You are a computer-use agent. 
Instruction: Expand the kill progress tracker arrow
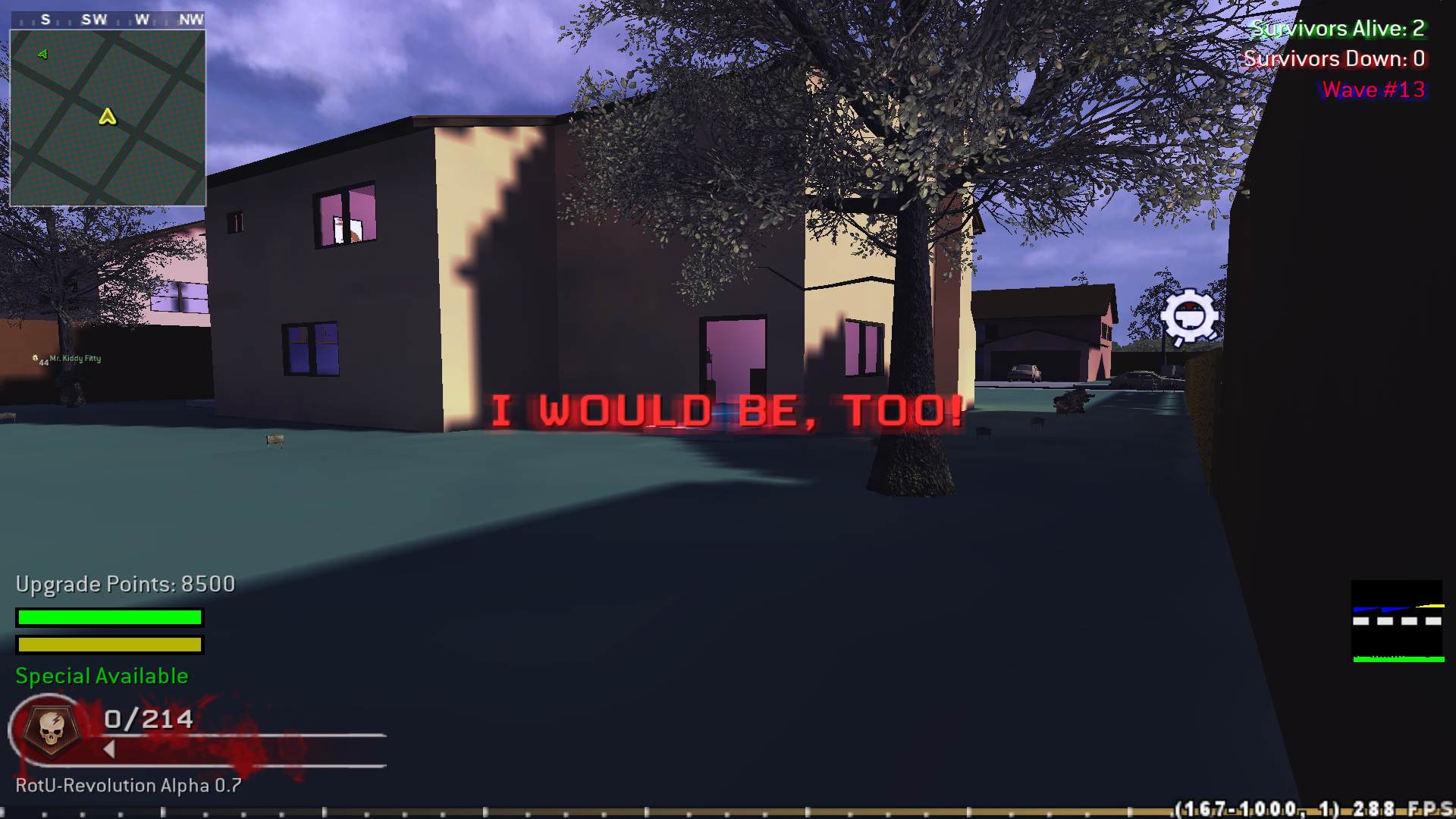111,748
